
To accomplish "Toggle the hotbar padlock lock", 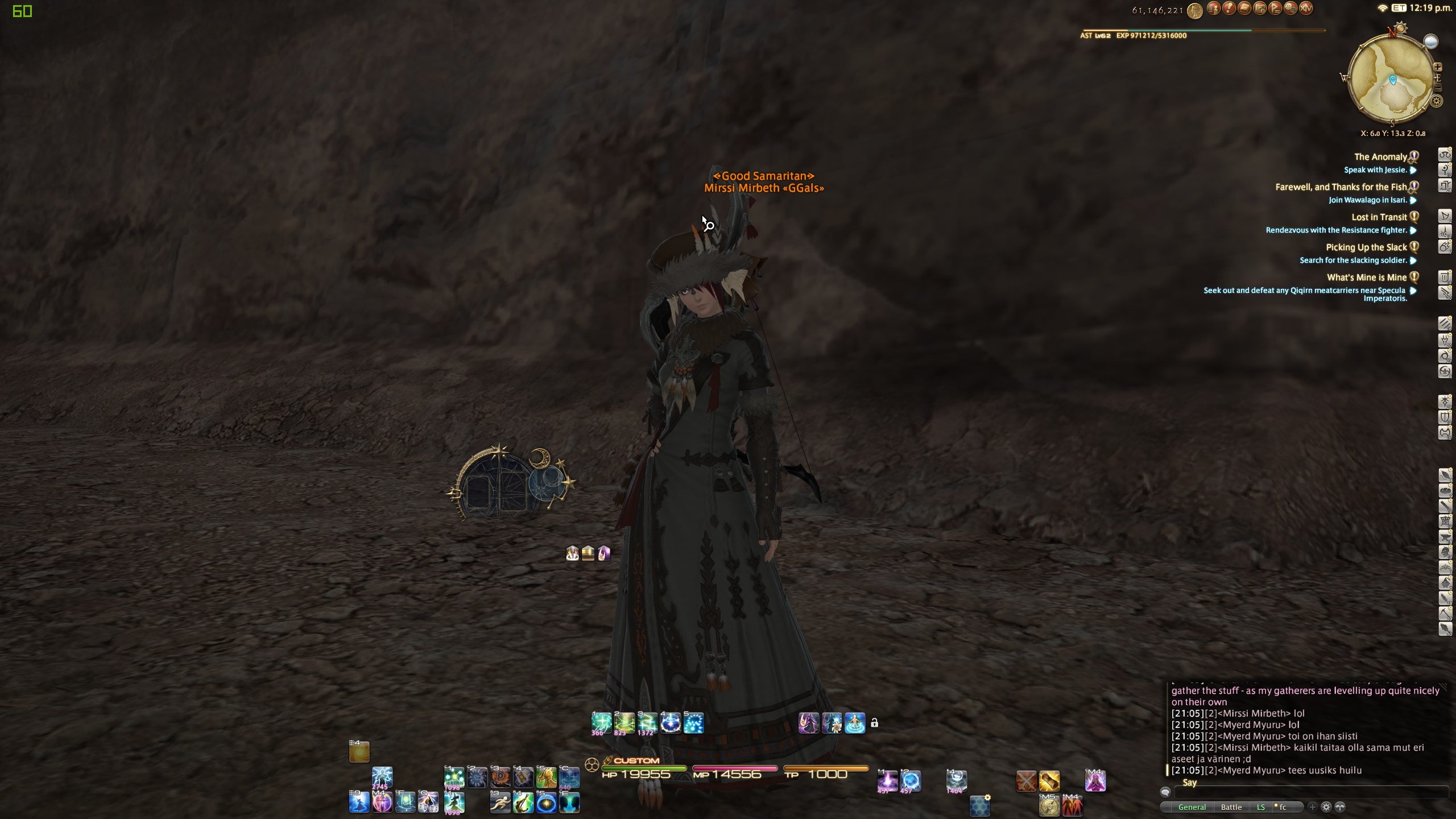I will point(874,723).
